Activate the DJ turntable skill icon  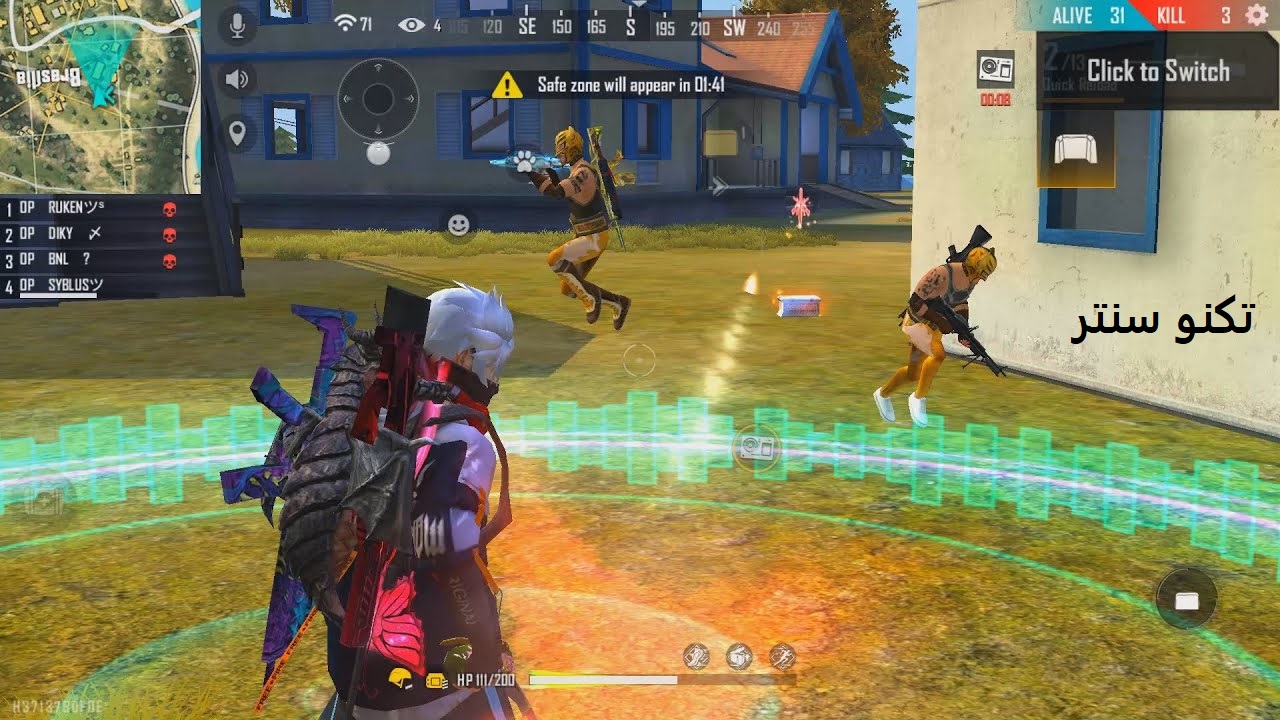(x=995, y=68)
